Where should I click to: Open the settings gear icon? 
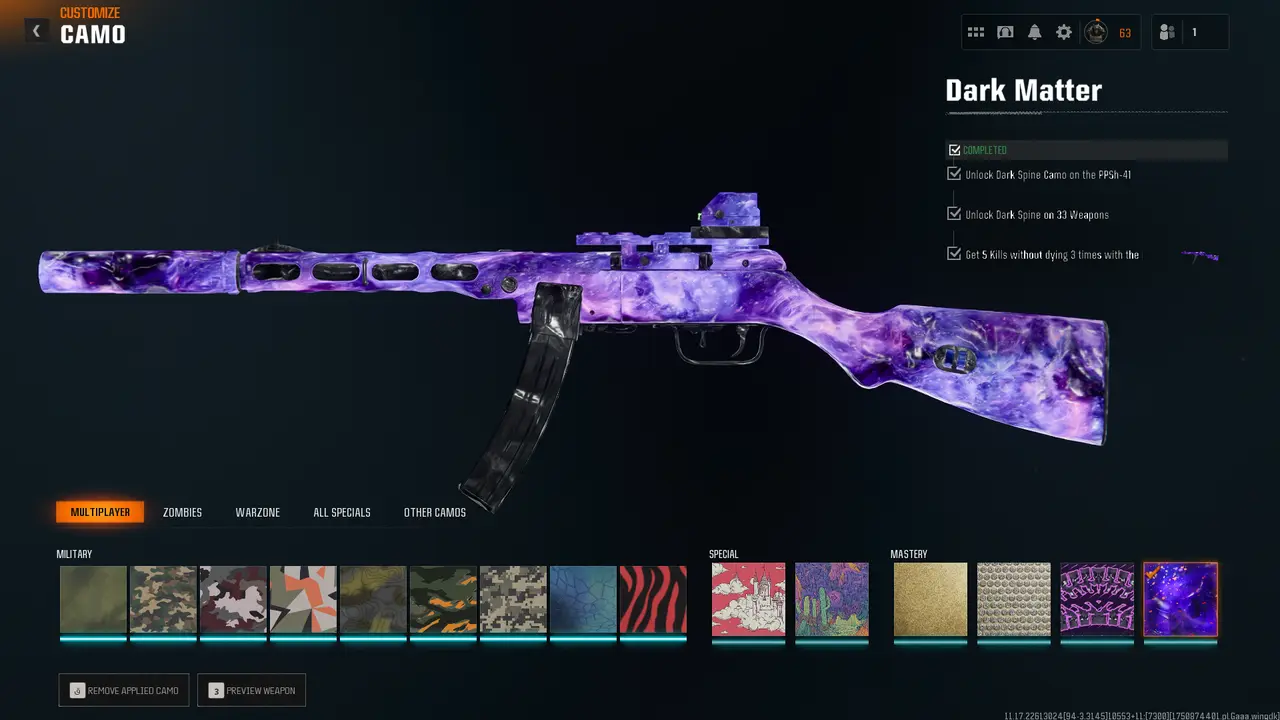click(x=1064, y=33)
